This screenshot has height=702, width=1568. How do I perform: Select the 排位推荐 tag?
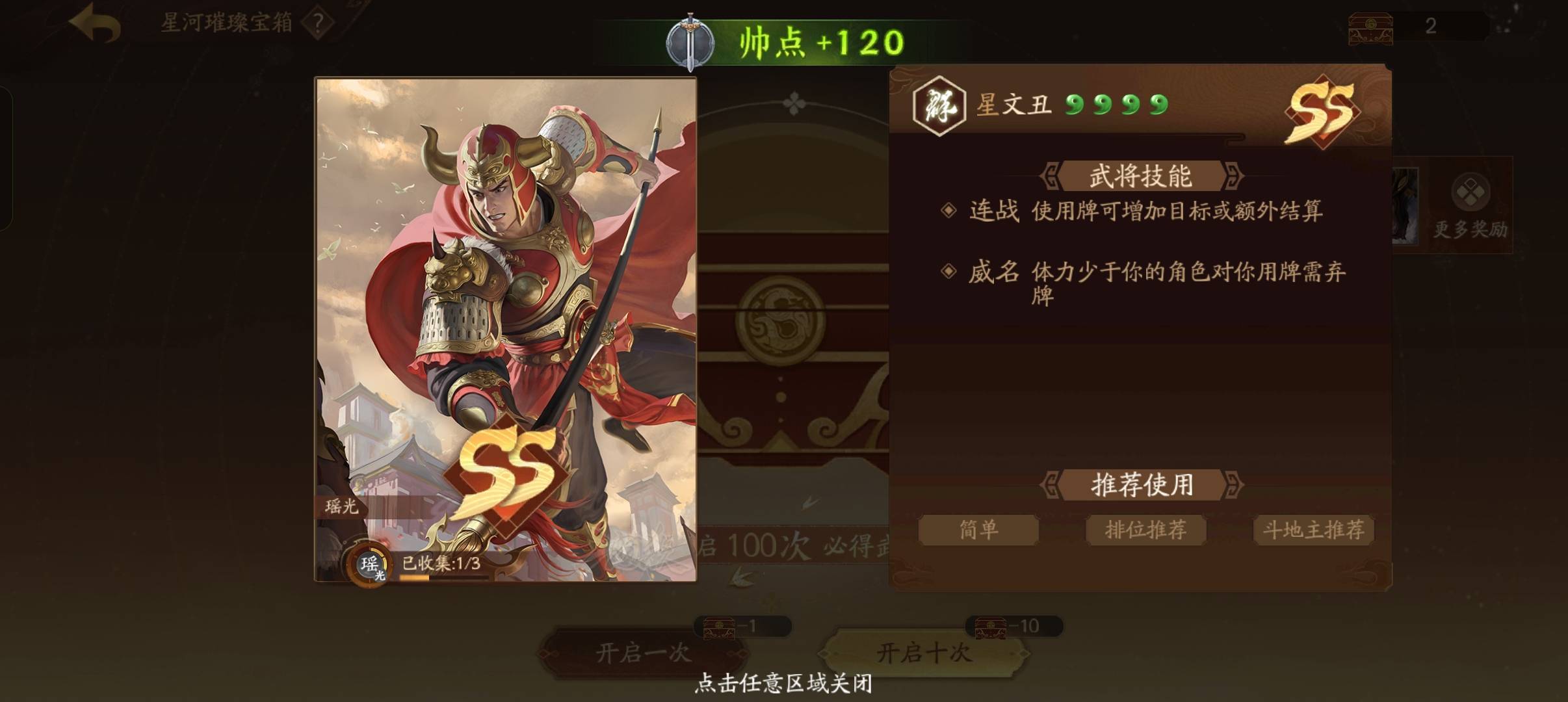point(1145,530)
